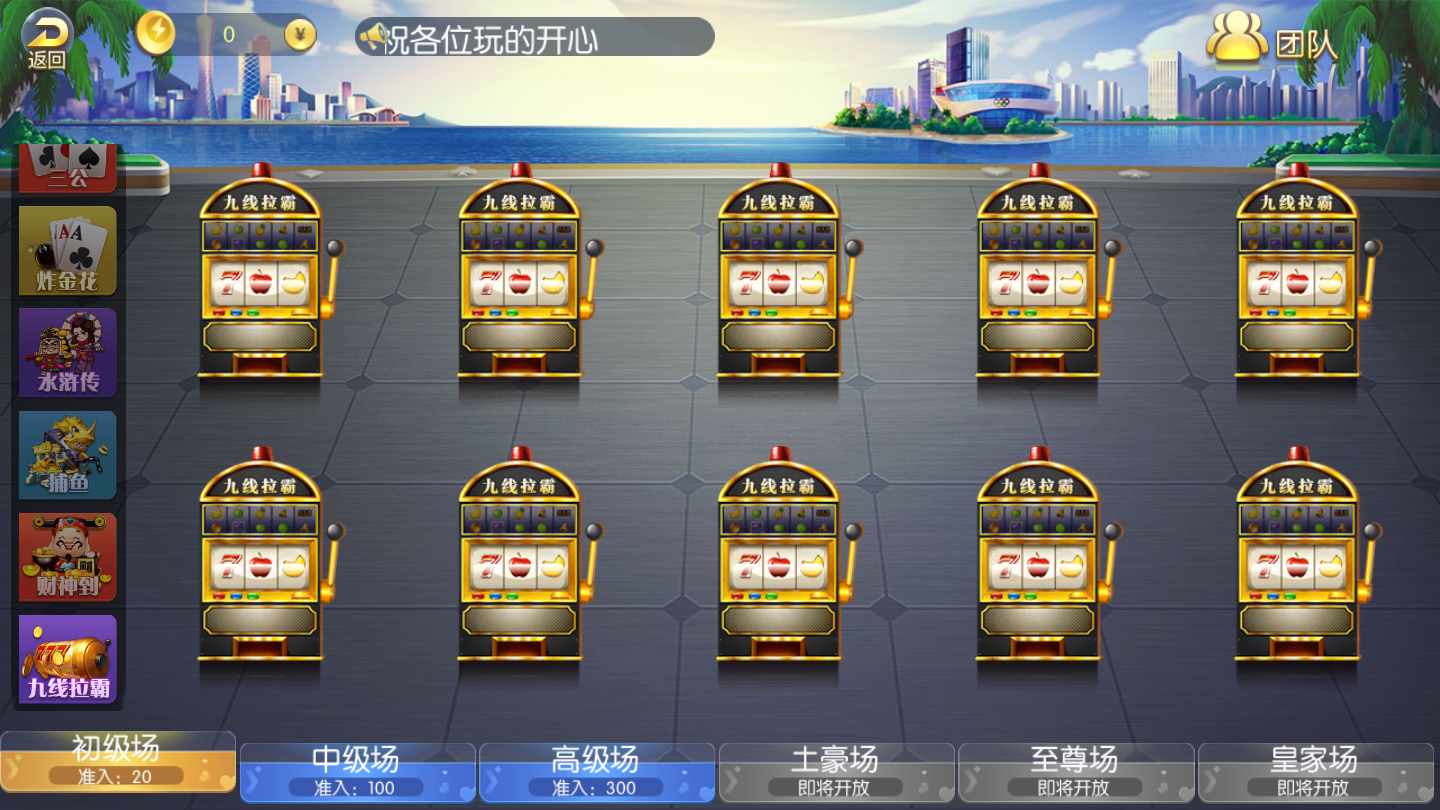
Task: Click the yuan coin balance icon
Action: click(x=299, y=33)
